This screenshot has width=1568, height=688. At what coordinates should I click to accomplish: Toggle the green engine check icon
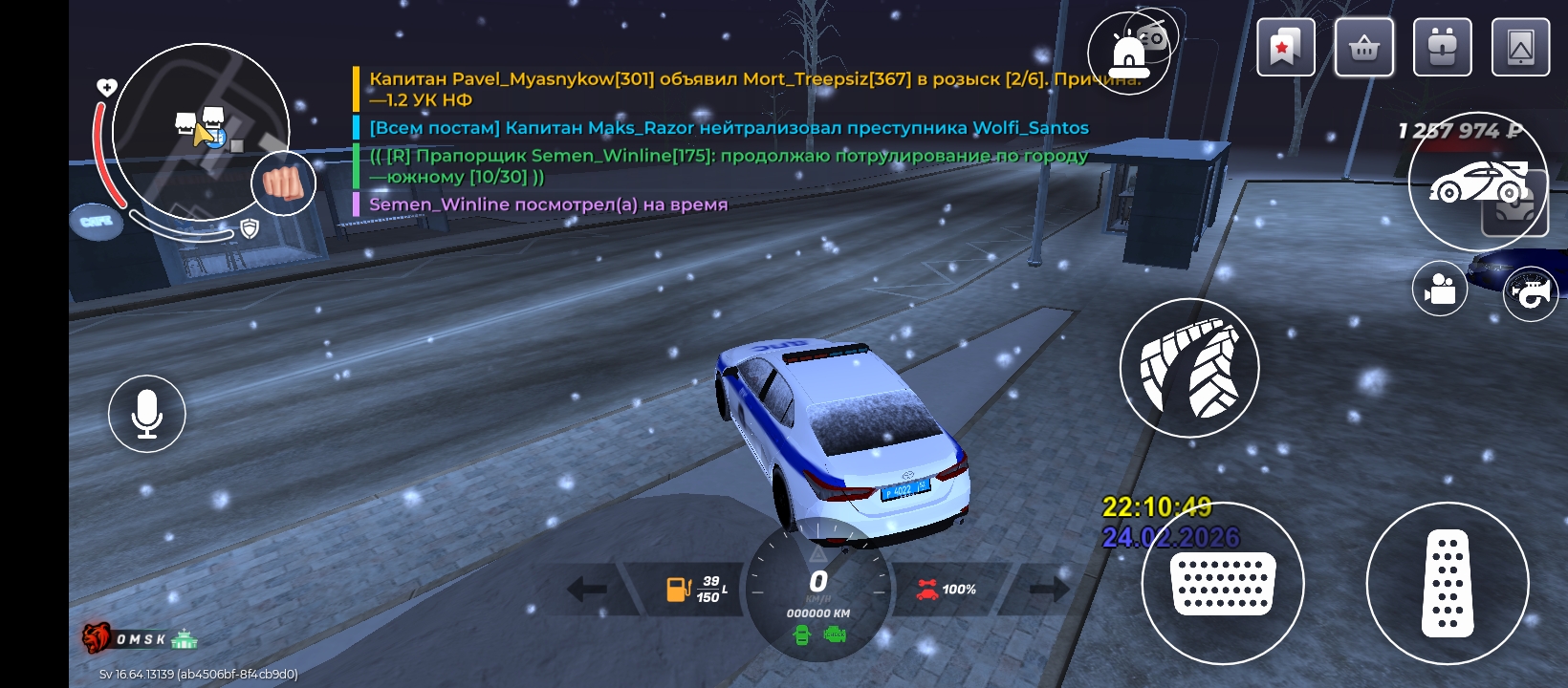(x=835, y=634)
